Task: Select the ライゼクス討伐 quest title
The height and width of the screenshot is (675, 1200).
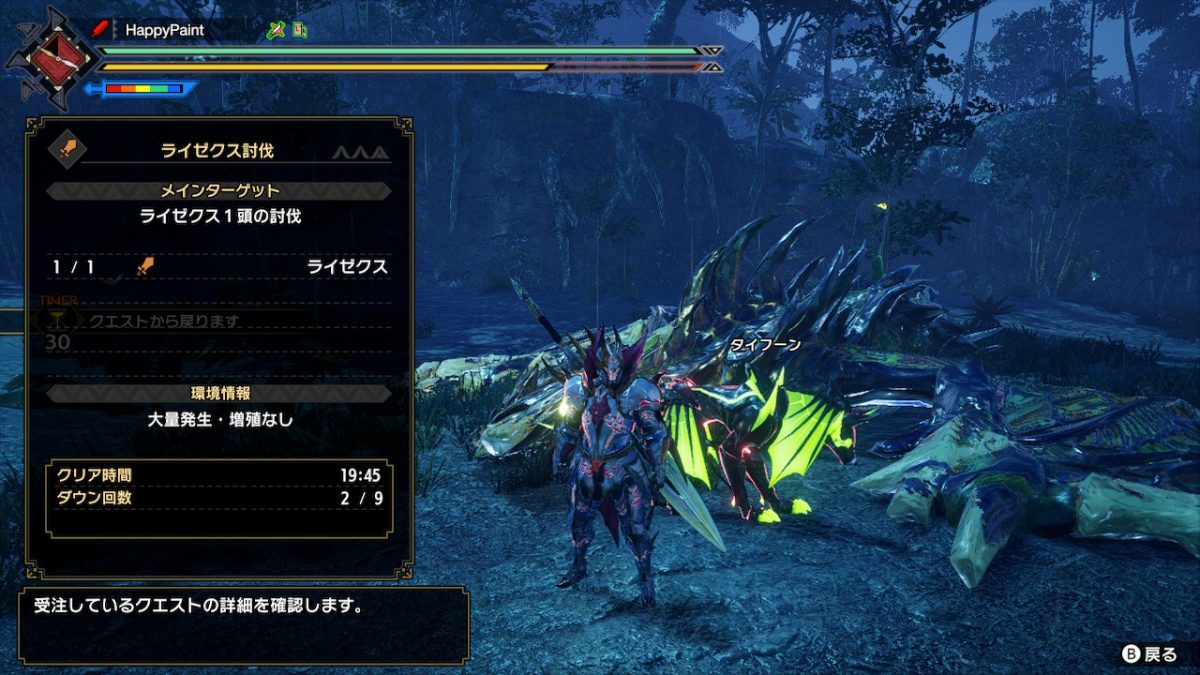Action: pos(217,151)
